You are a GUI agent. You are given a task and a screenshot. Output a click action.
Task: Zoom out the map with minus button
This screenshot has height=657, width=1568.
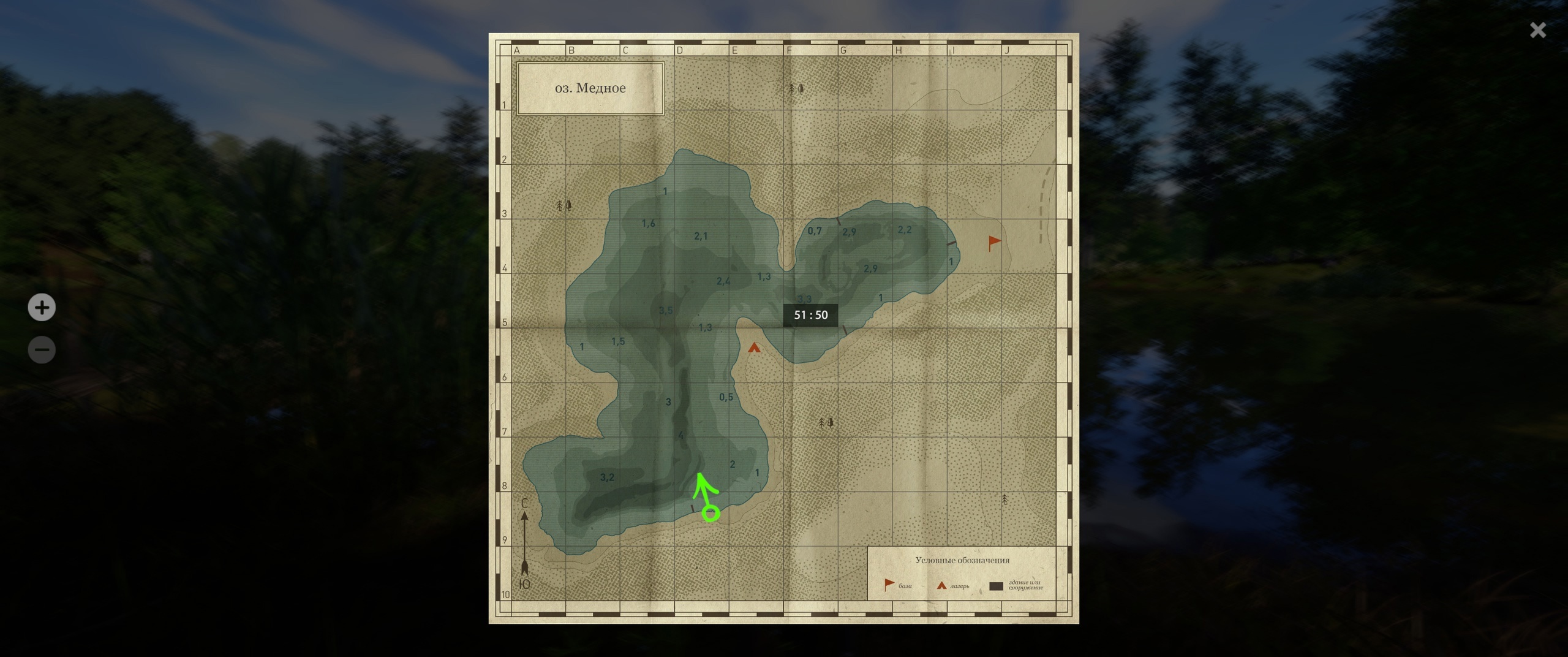42,350
